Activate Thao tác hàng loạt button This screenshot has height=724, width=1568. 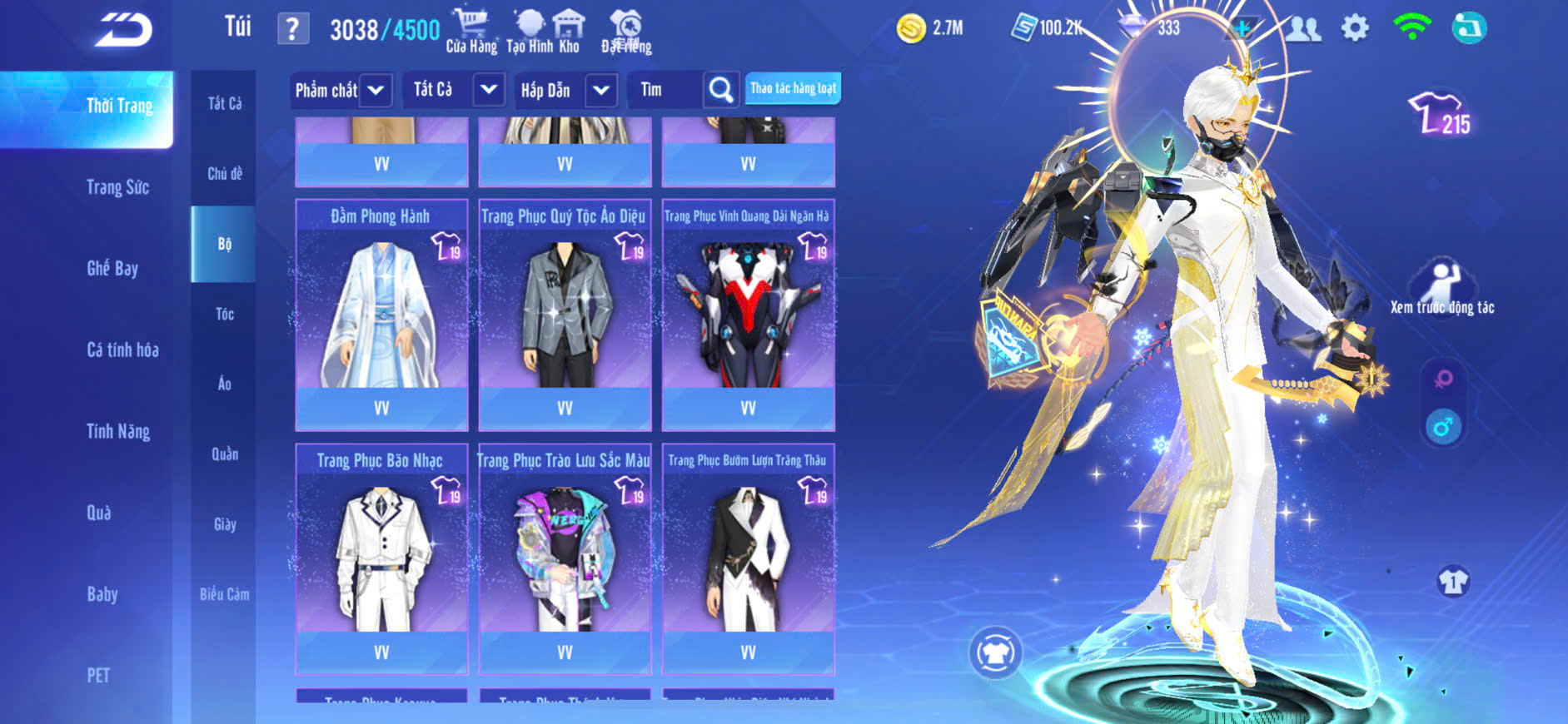[793, 88]
